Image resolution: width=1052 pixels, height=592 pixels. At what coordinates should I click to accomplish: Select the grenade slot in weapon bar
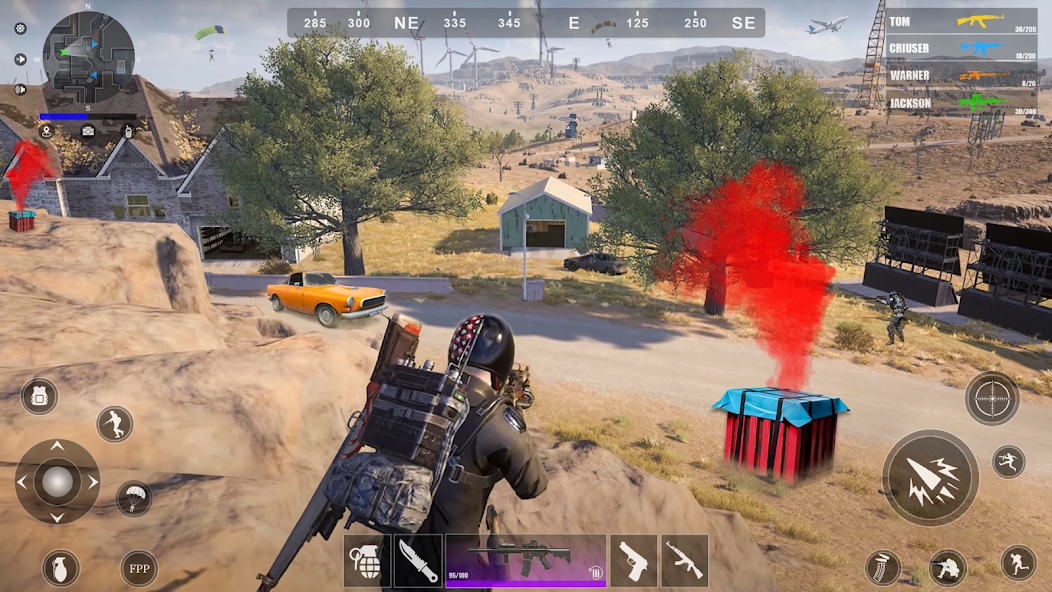[x=367, y=560]
